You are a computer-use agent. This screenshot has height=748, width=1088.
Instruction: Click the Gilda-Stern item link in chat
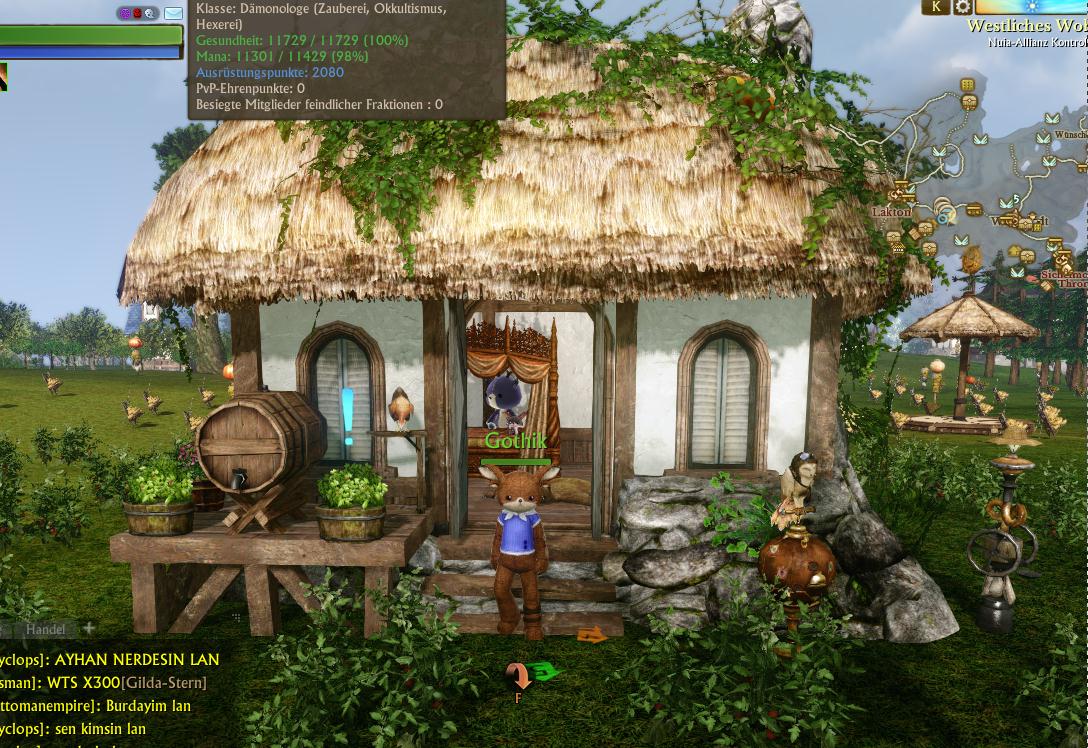[x=164, y=683]
